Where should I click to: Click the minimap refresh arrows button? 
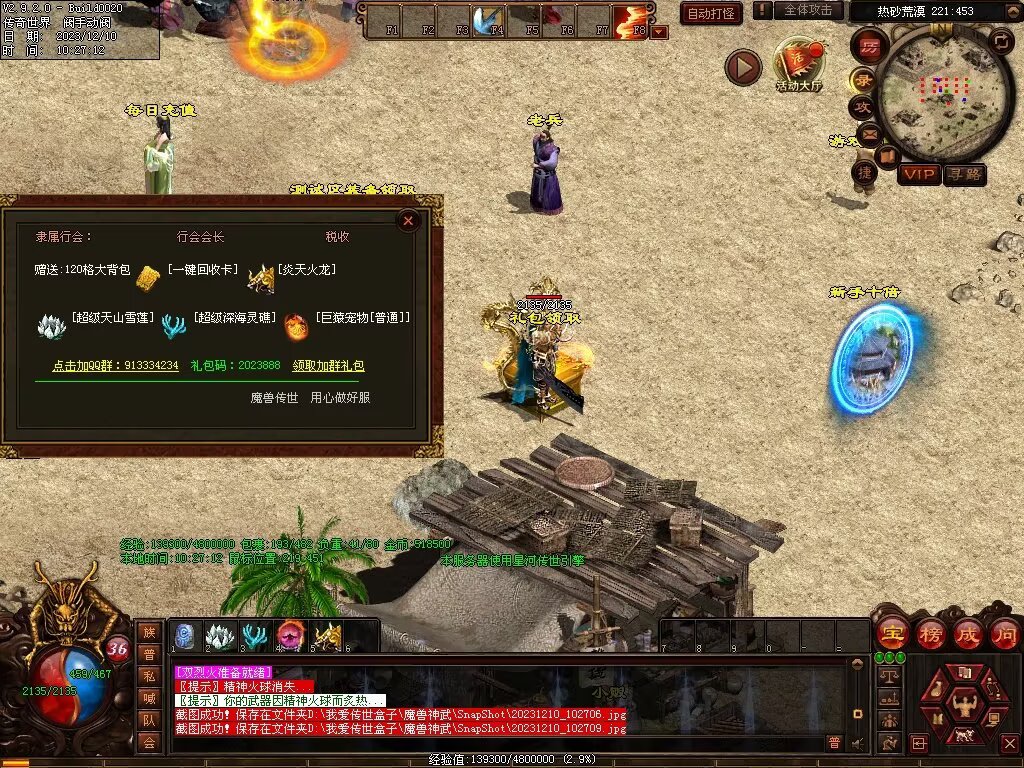1000,41
